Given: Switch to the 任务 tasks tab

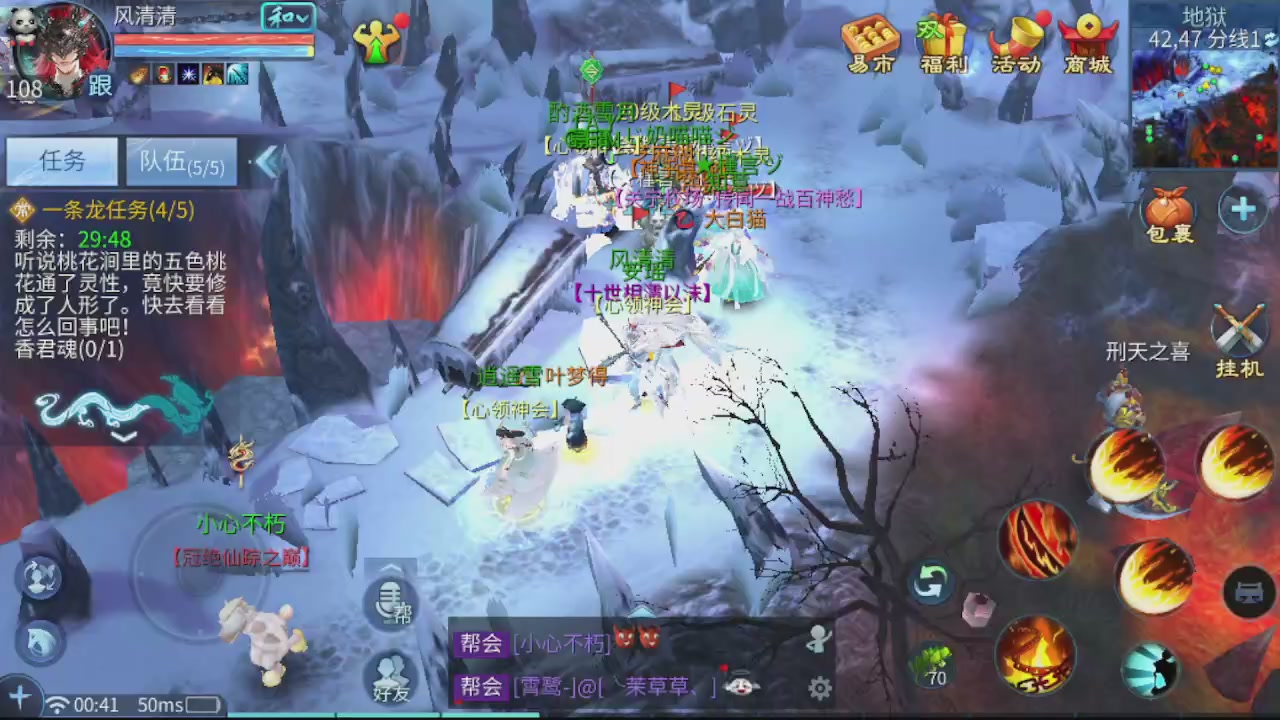Looking at the screenshot, I should [x=62, y=162].
